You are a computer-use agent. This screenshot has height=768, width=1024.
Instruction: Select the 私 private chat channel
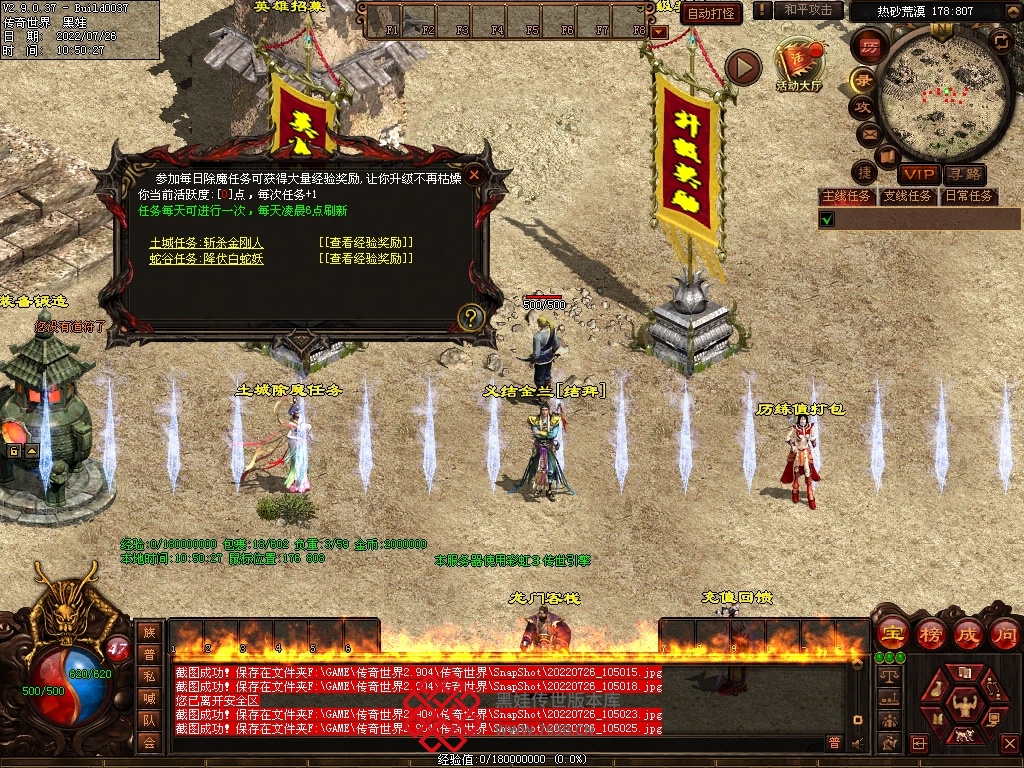[149, 676]
